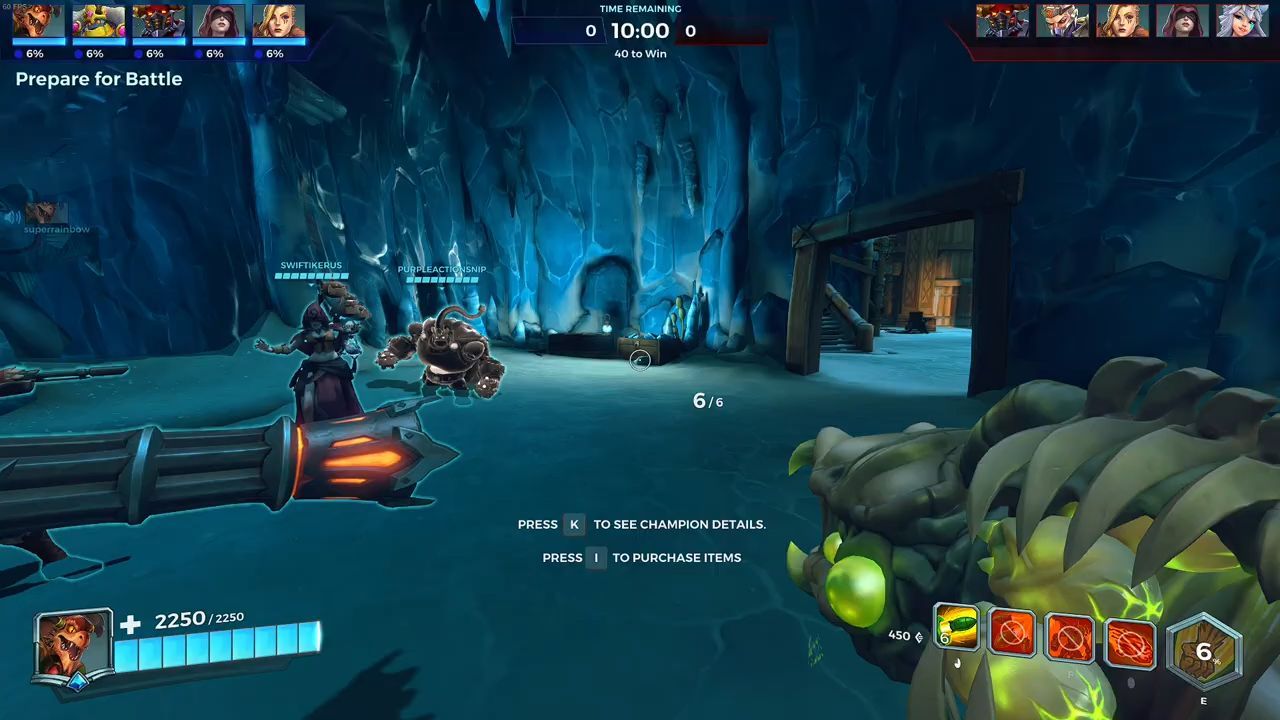
Task: Select the green rocket weapon ability icon
Action: [956, 629]
